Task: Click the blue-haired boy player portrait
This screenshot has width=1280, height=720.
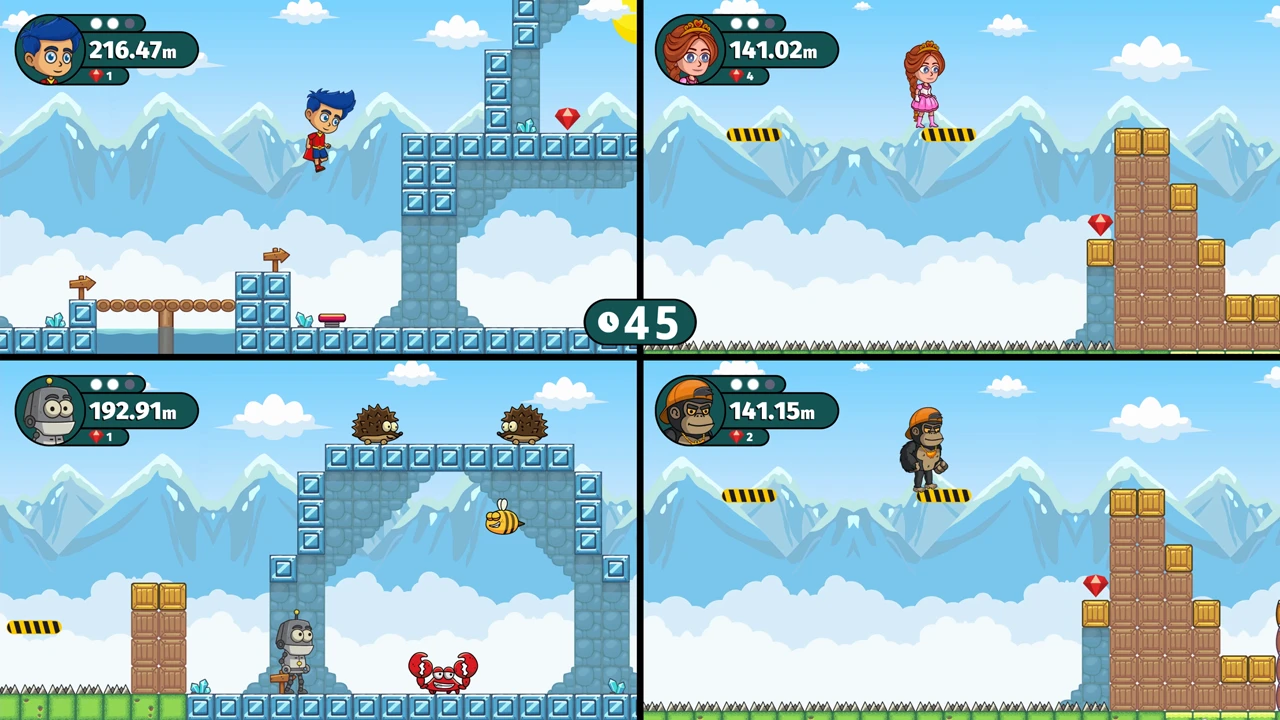Action: [x=49, y=50]
